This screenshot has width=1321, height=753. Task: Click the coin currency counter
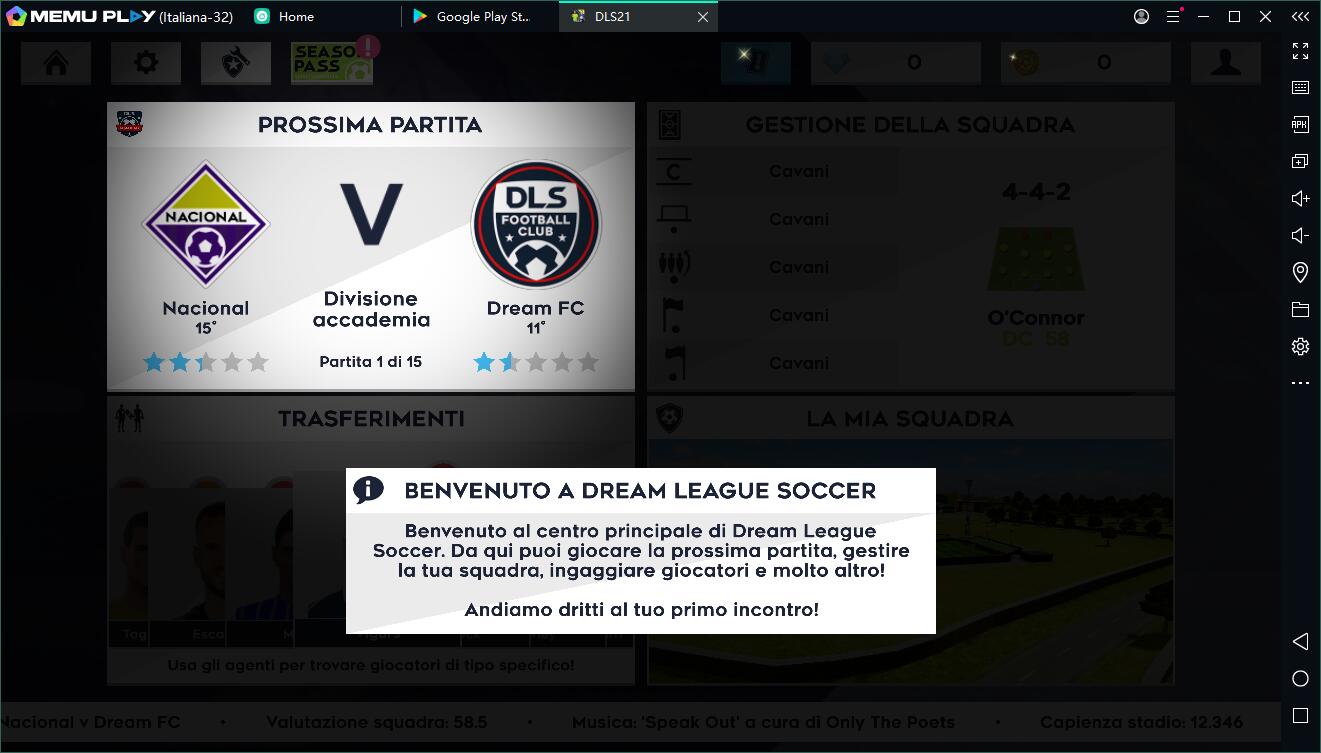click(1085, 62)
